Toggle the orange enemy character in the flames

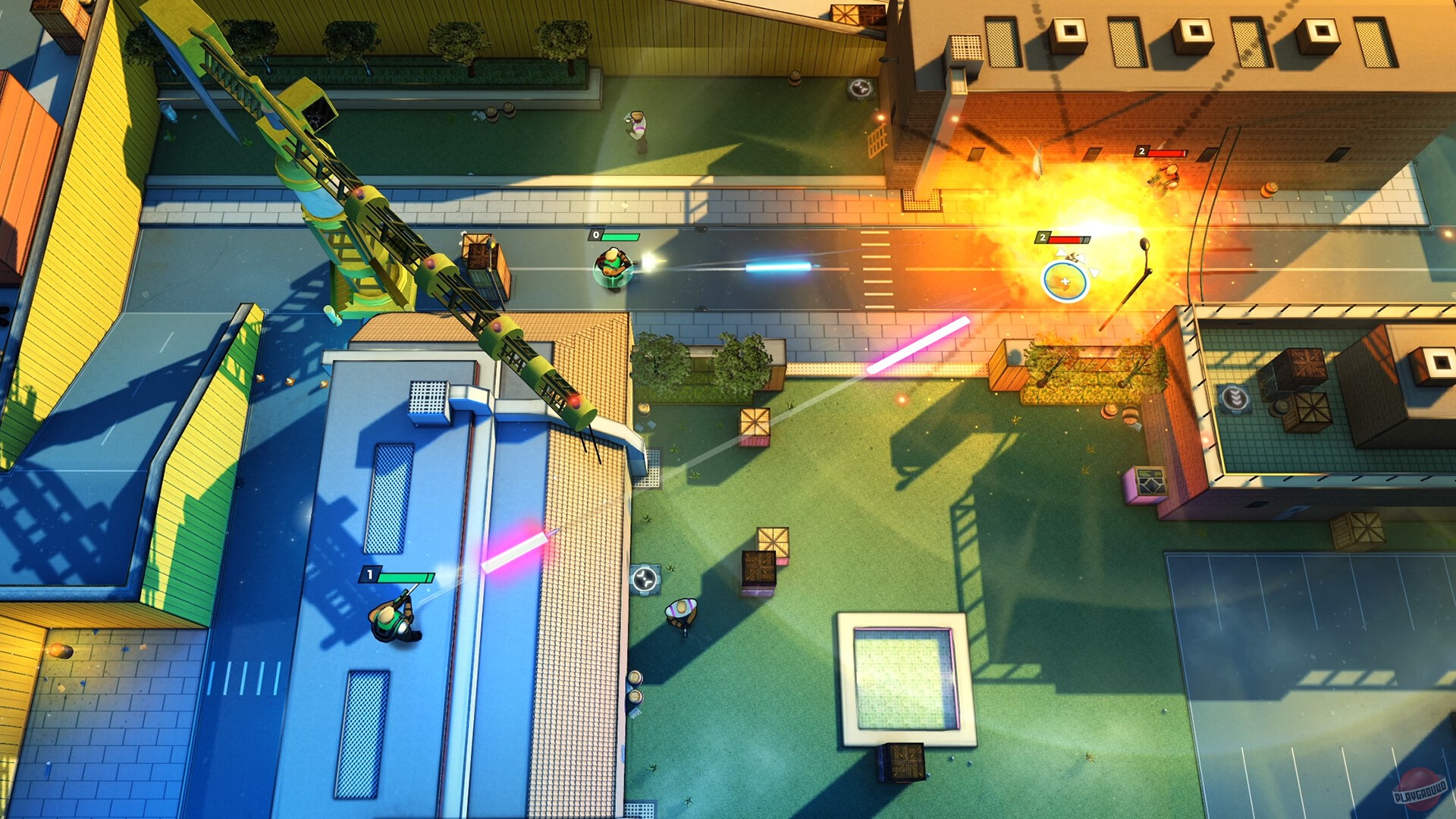tap(1163, 176)
